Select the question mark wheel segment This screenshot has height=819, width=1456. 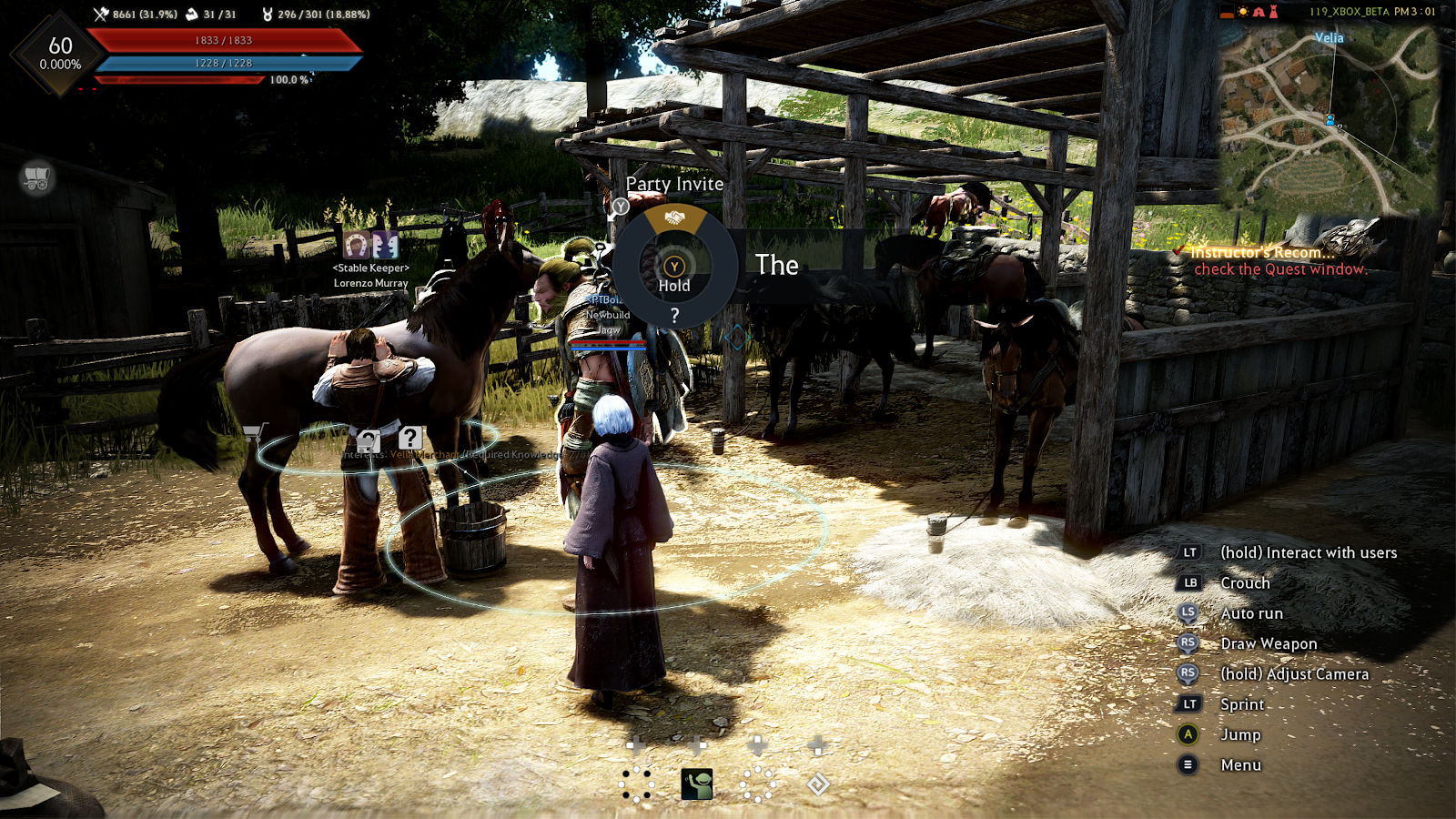tap(674, 316)
